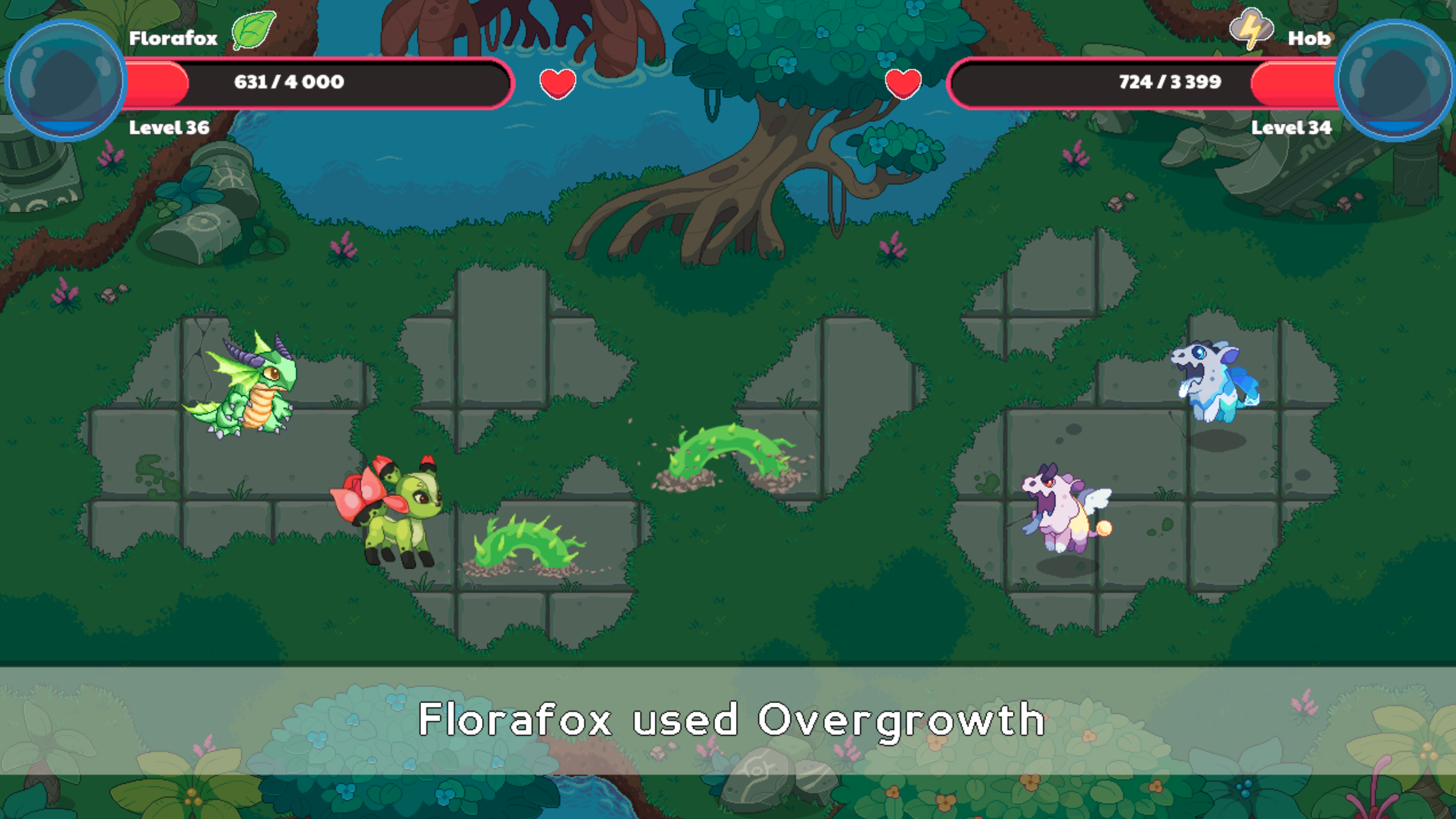This screenshot has width=1456, height=819.
Task: Click the heart icon next to Hob's HP bar
Action: [902, 83]
